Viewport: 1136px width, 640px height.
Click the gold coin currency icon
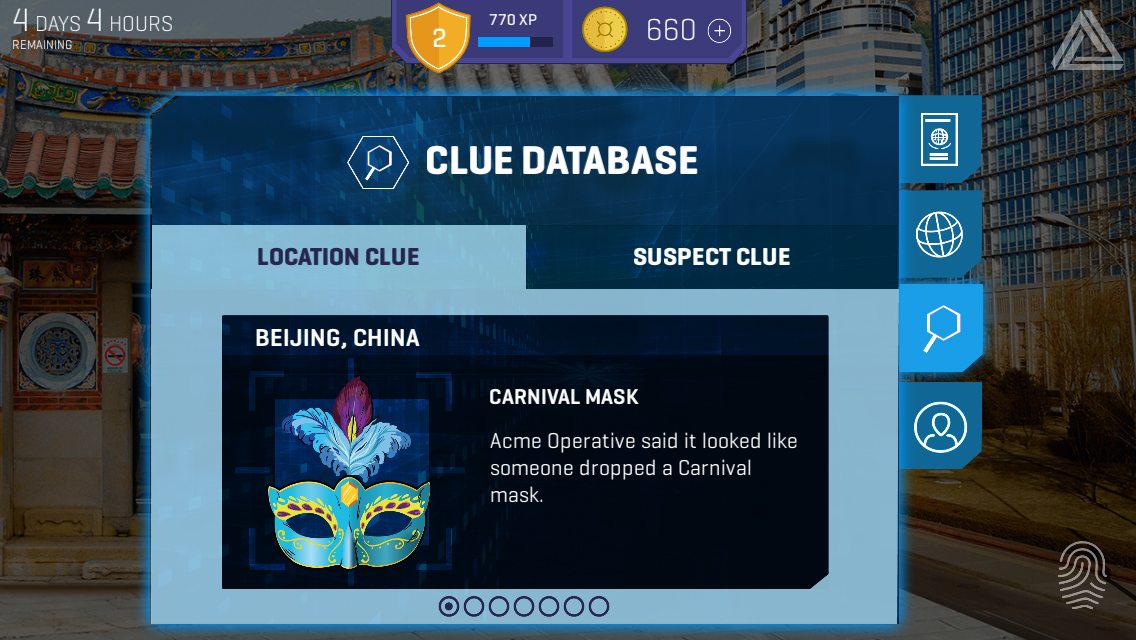pos(604,31)
